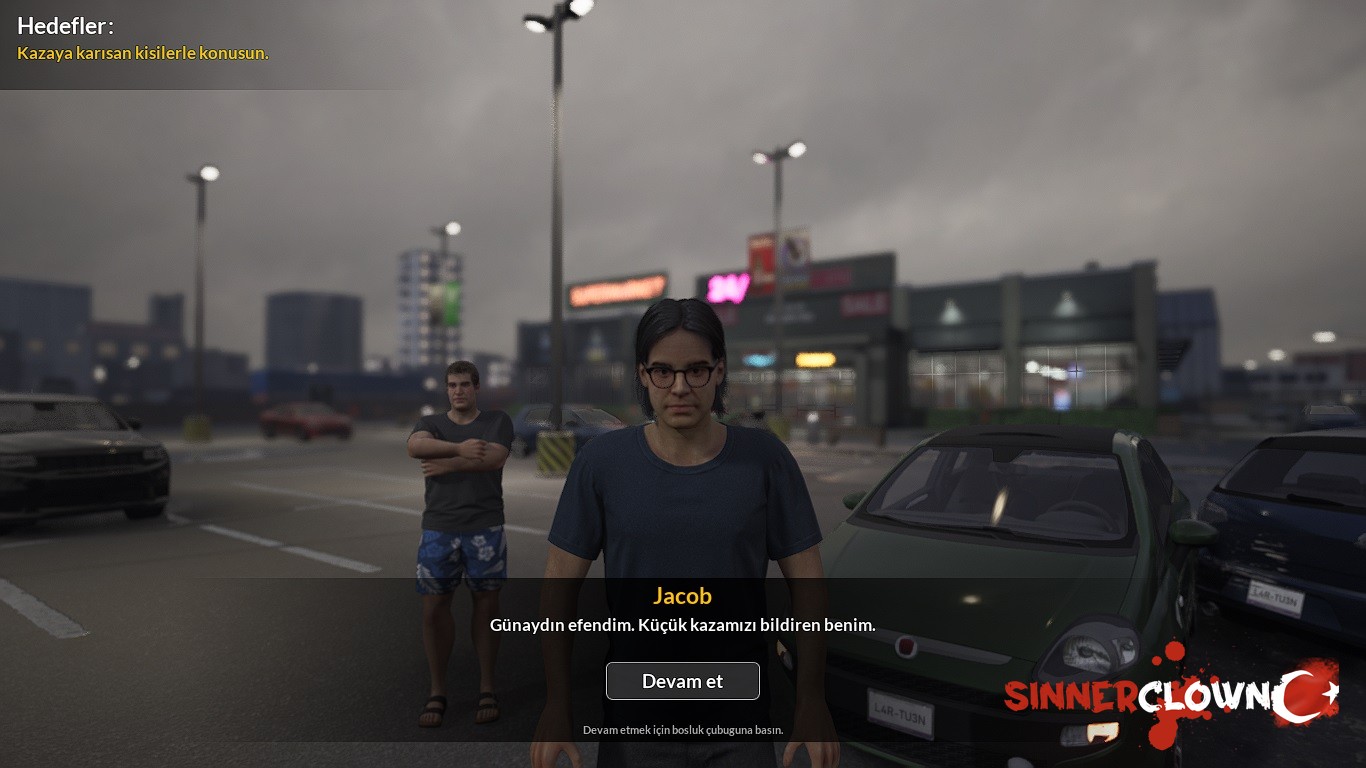Continue the dialogue with Devam et

682,681
